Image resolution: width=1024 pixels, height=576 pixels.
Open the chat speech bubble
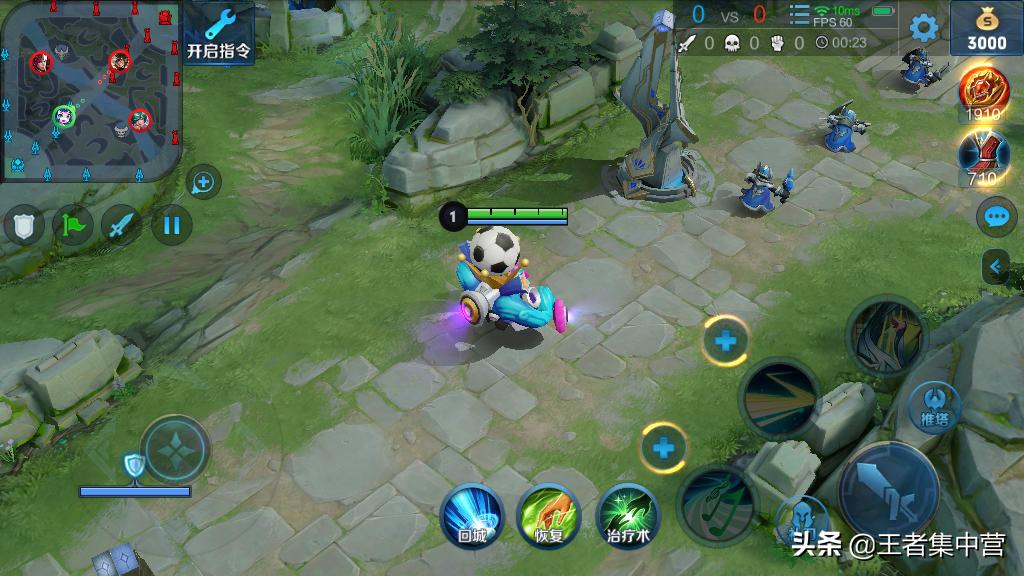pos(996,216)
